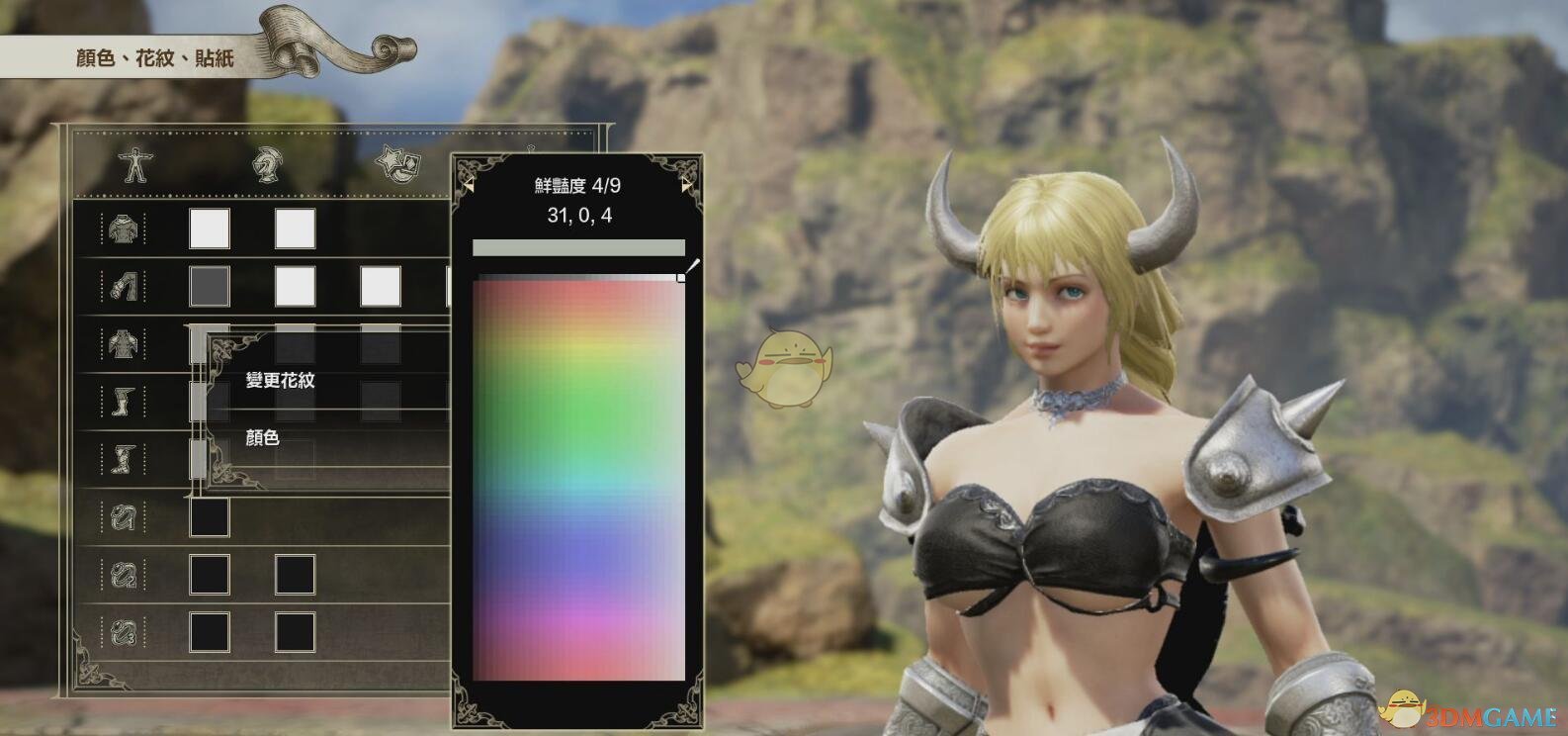Choose the 顏色 (color) menu option
1568x736 pixels.
pyautogui.click(x=263, y=438)
